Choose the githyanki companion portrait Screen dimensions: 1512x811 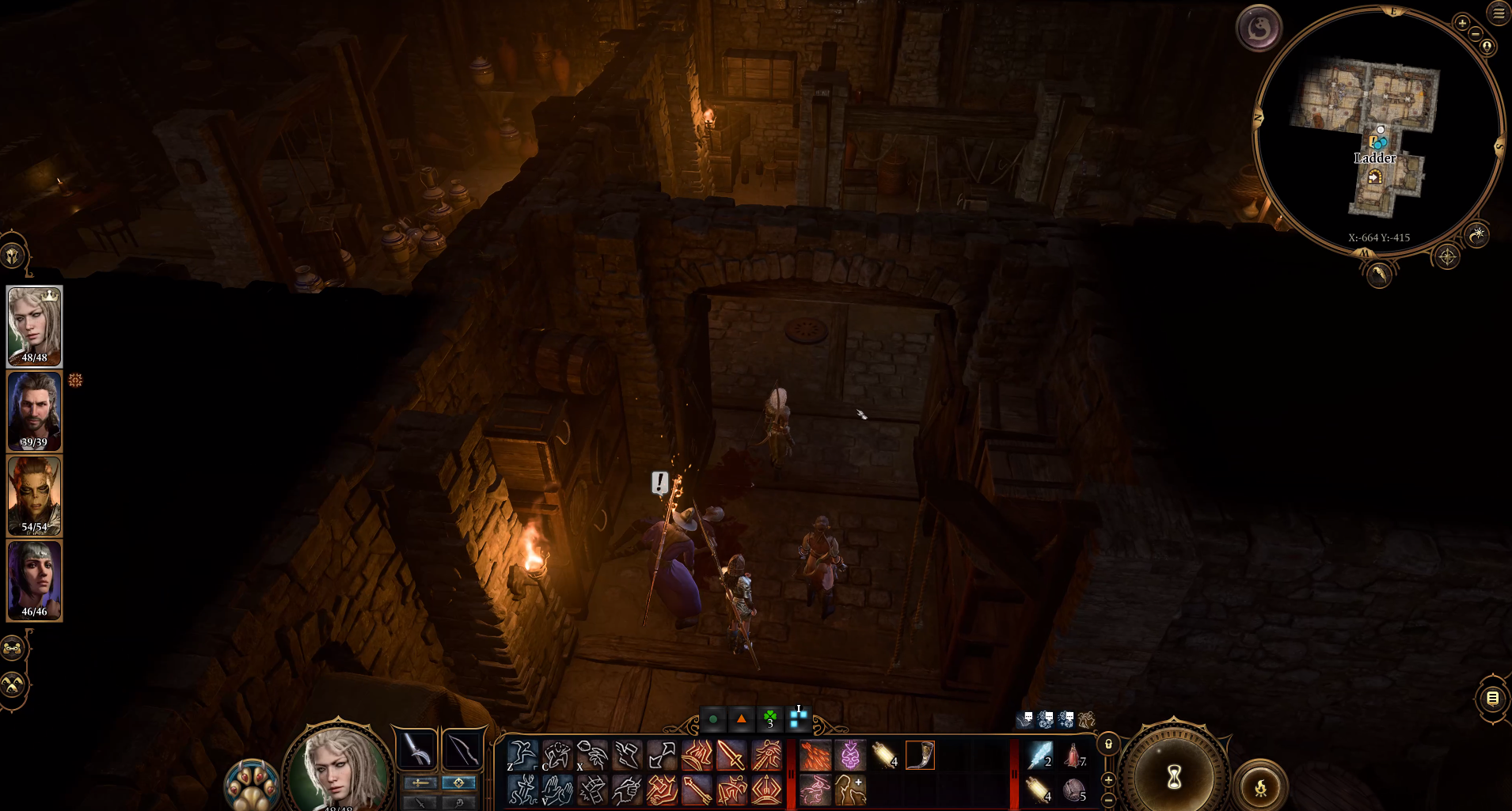(x=34, y=495)
